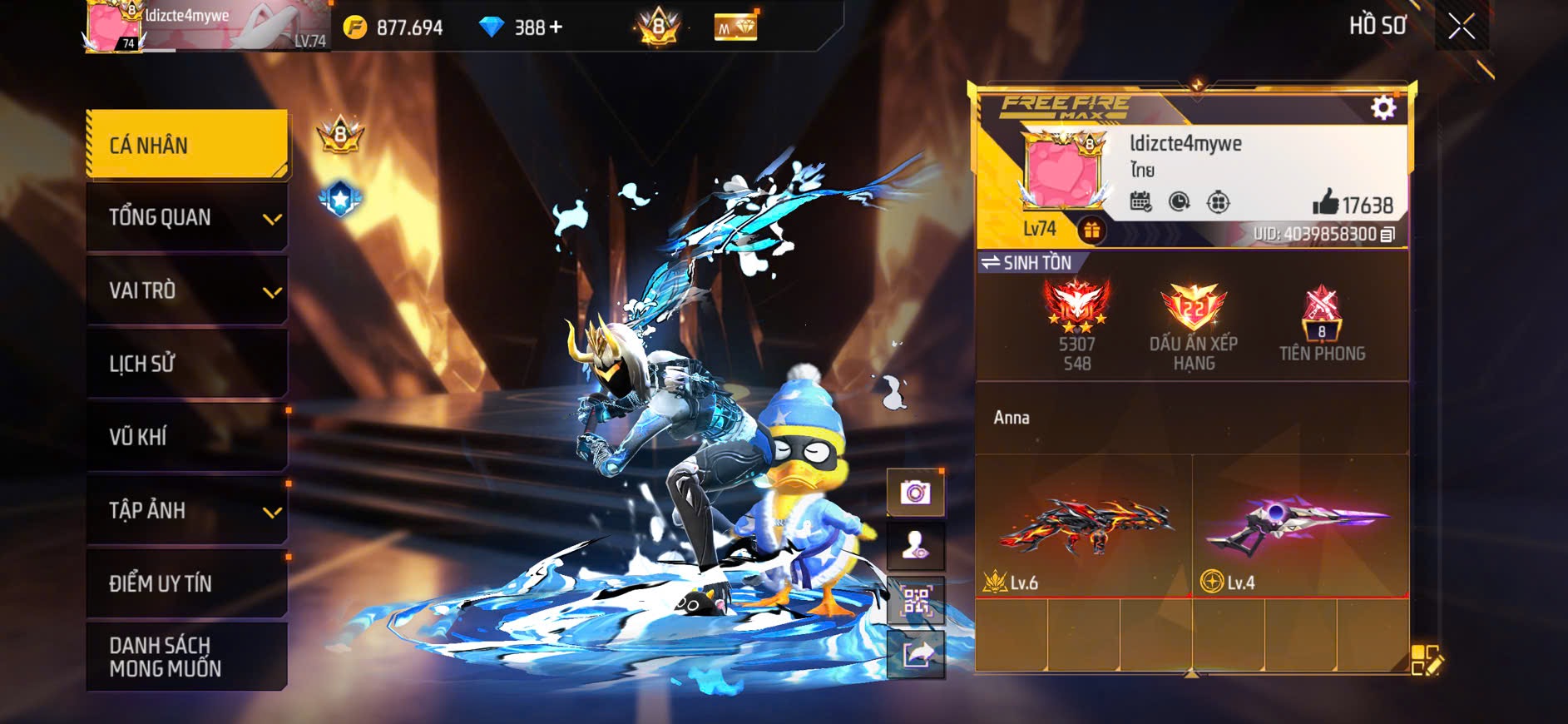Open the QR code button

915,600
